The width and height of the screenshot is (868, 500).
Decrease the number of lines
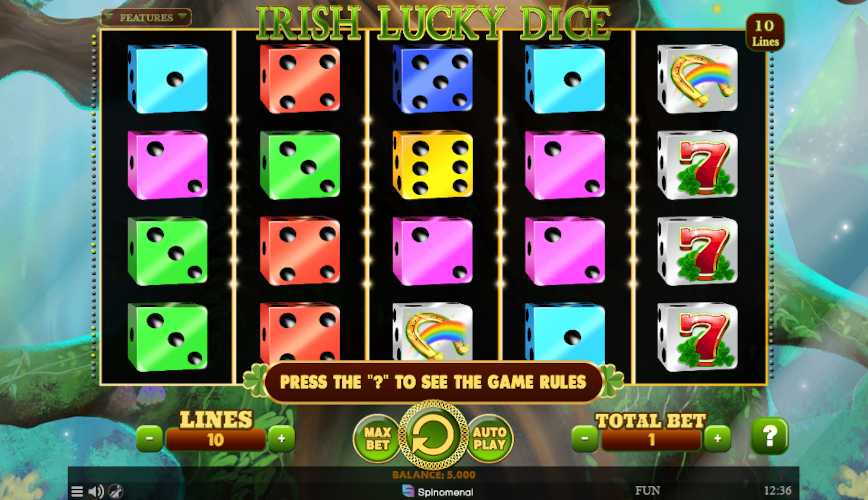(149, 437)
